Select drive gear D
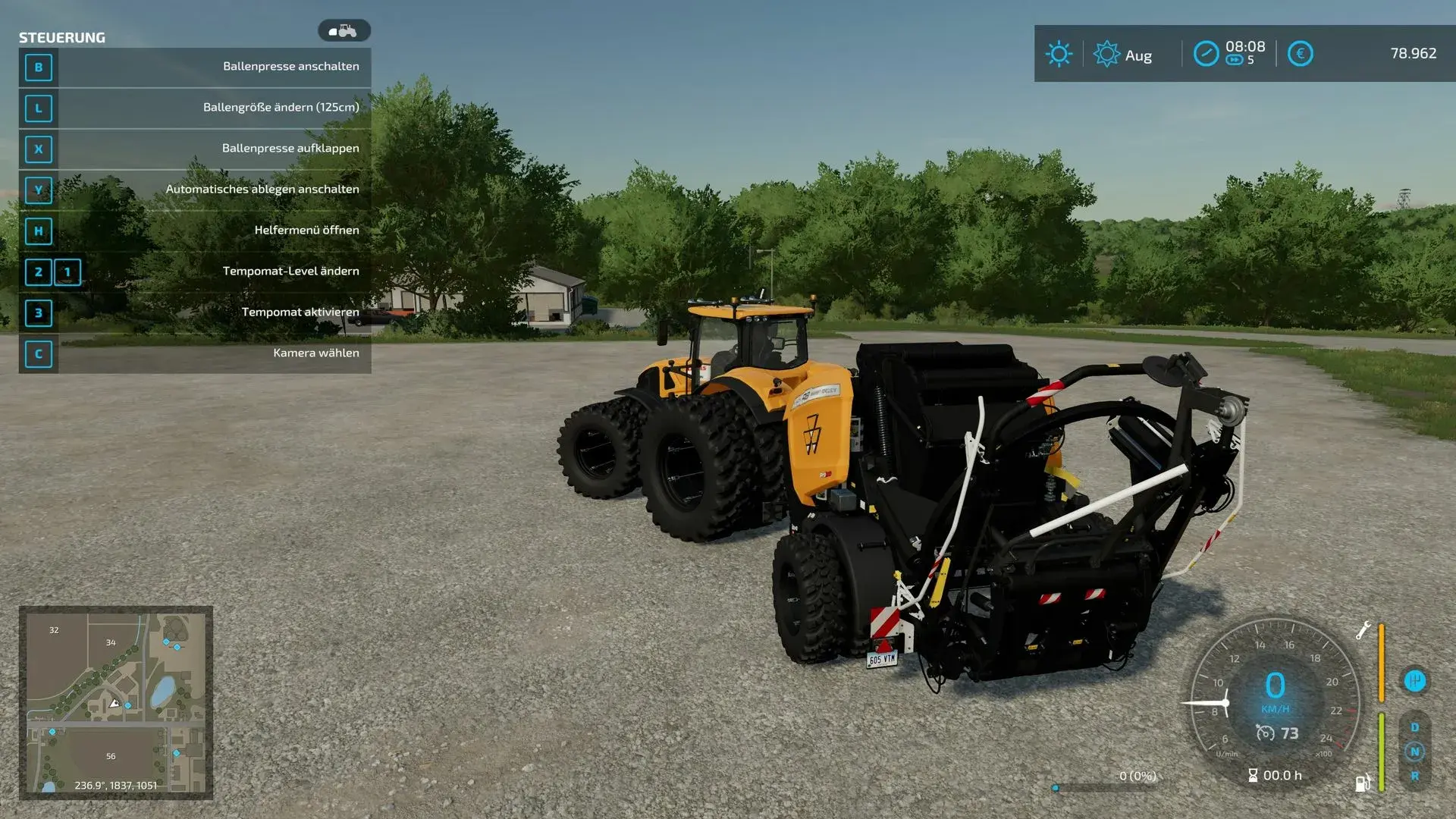This screenshot has height=819, width=1456. [1414, 727]
